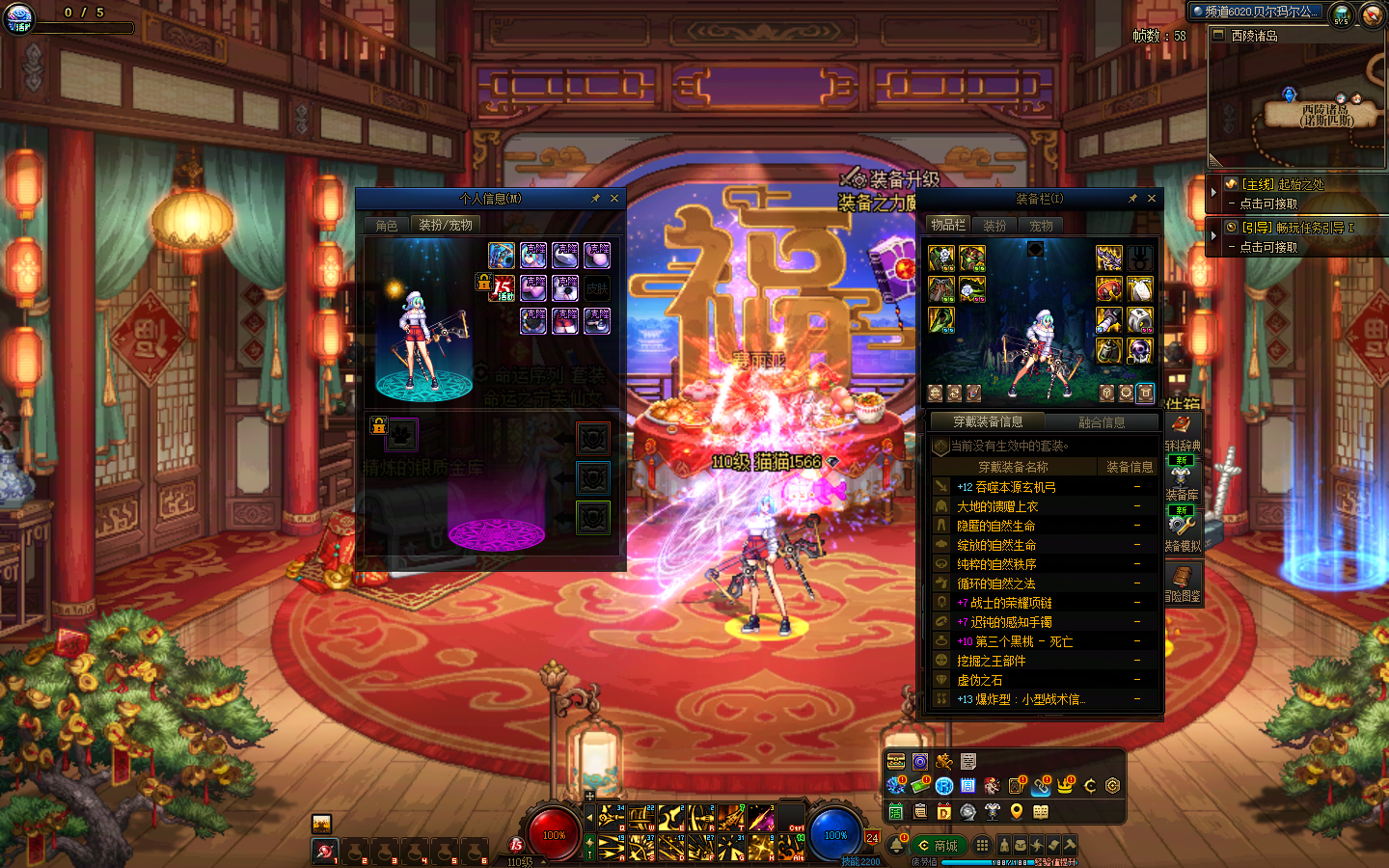Open the treasure chest icon in menu panel
This screenshot has height=868, width=1389.
(896, 762)
